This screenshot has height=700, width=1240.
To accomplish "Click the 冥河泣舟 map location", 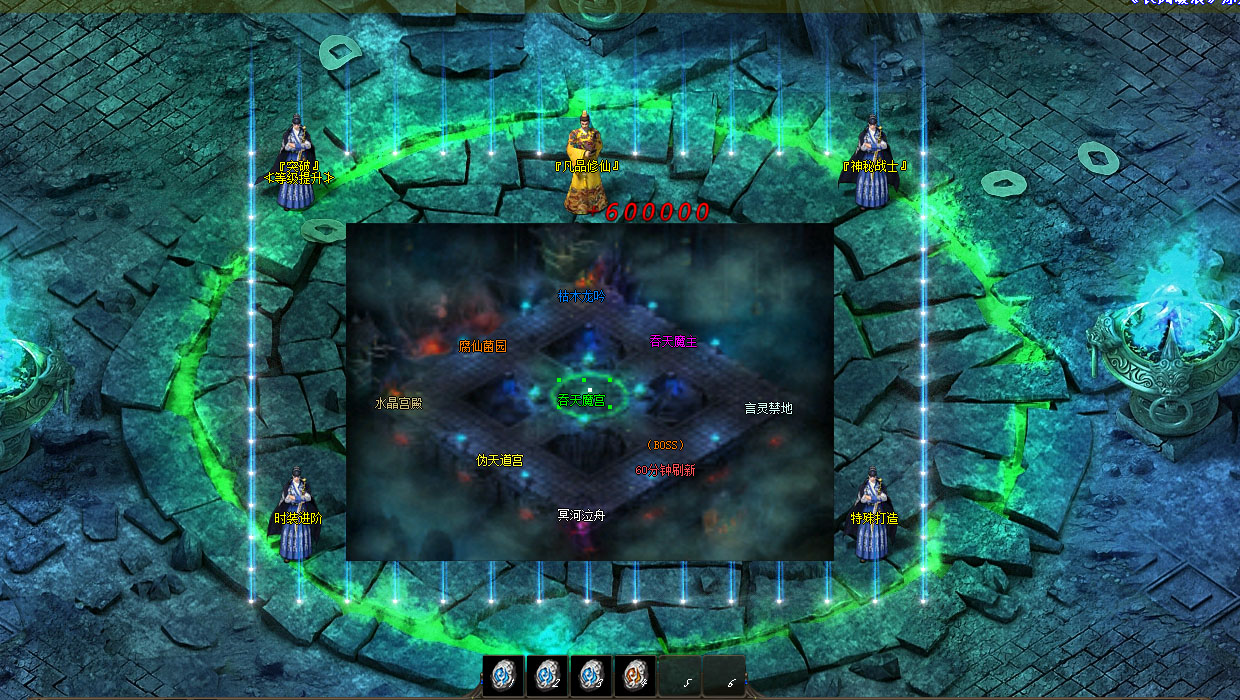I will 581,516.
